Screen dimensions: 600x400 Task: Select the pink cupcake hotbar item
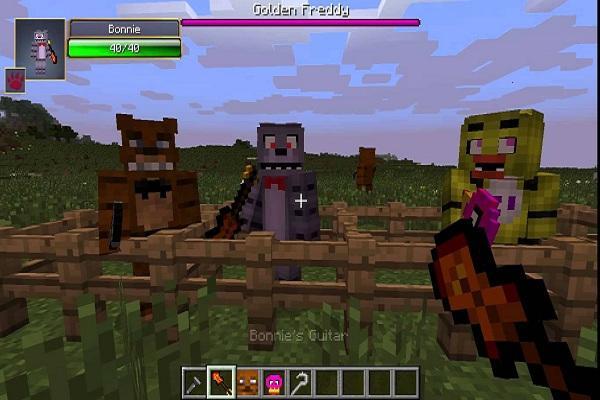275,382
